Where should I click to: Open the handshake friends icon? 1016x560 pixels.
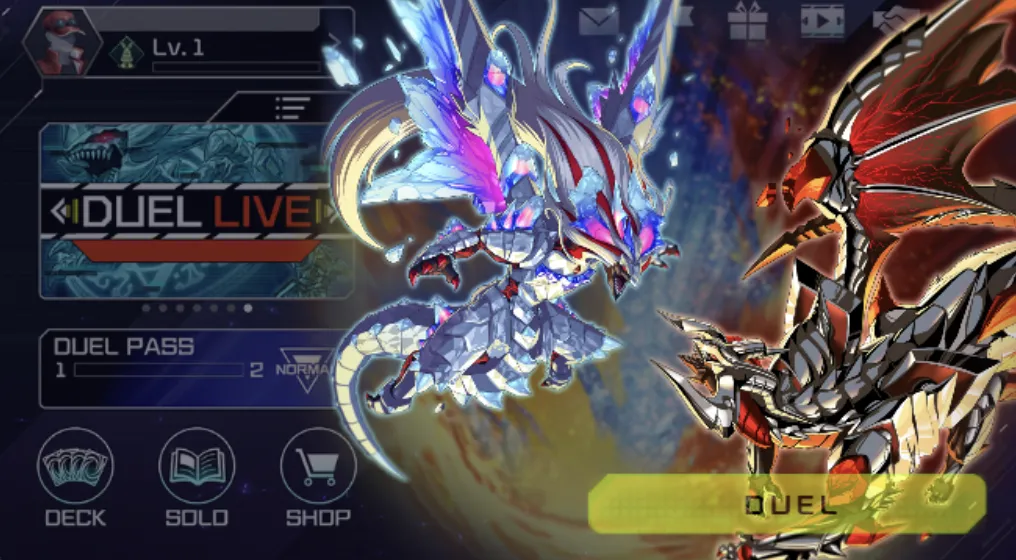[x=896, y=21]
